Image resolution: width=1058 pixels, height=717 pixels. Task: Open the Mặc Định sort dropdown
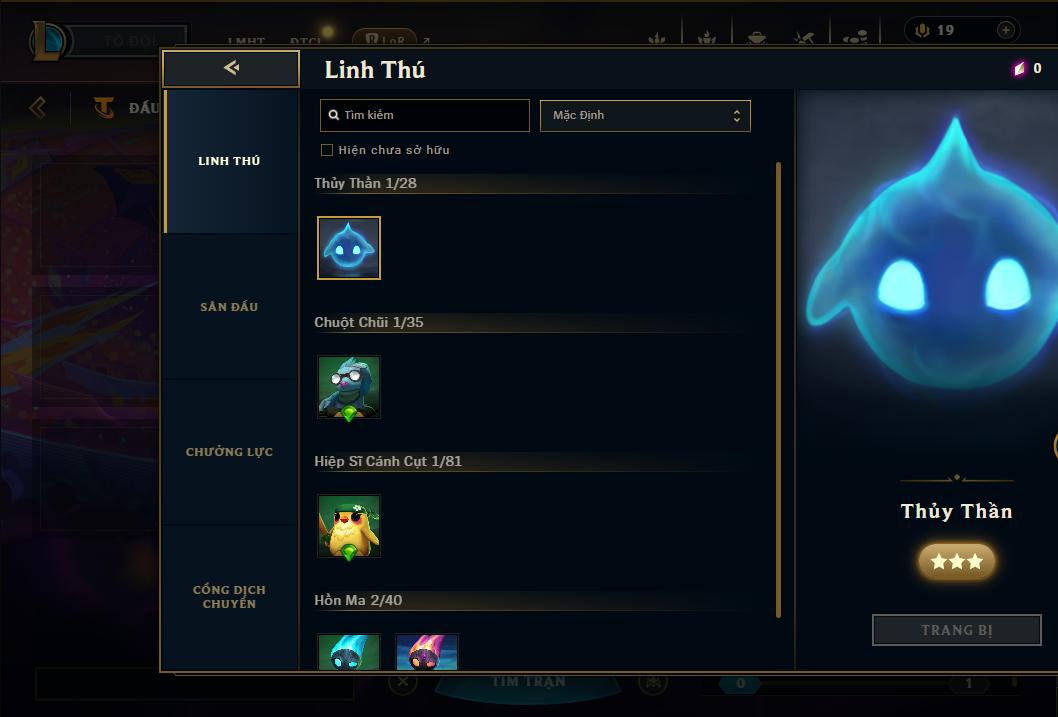645,115
